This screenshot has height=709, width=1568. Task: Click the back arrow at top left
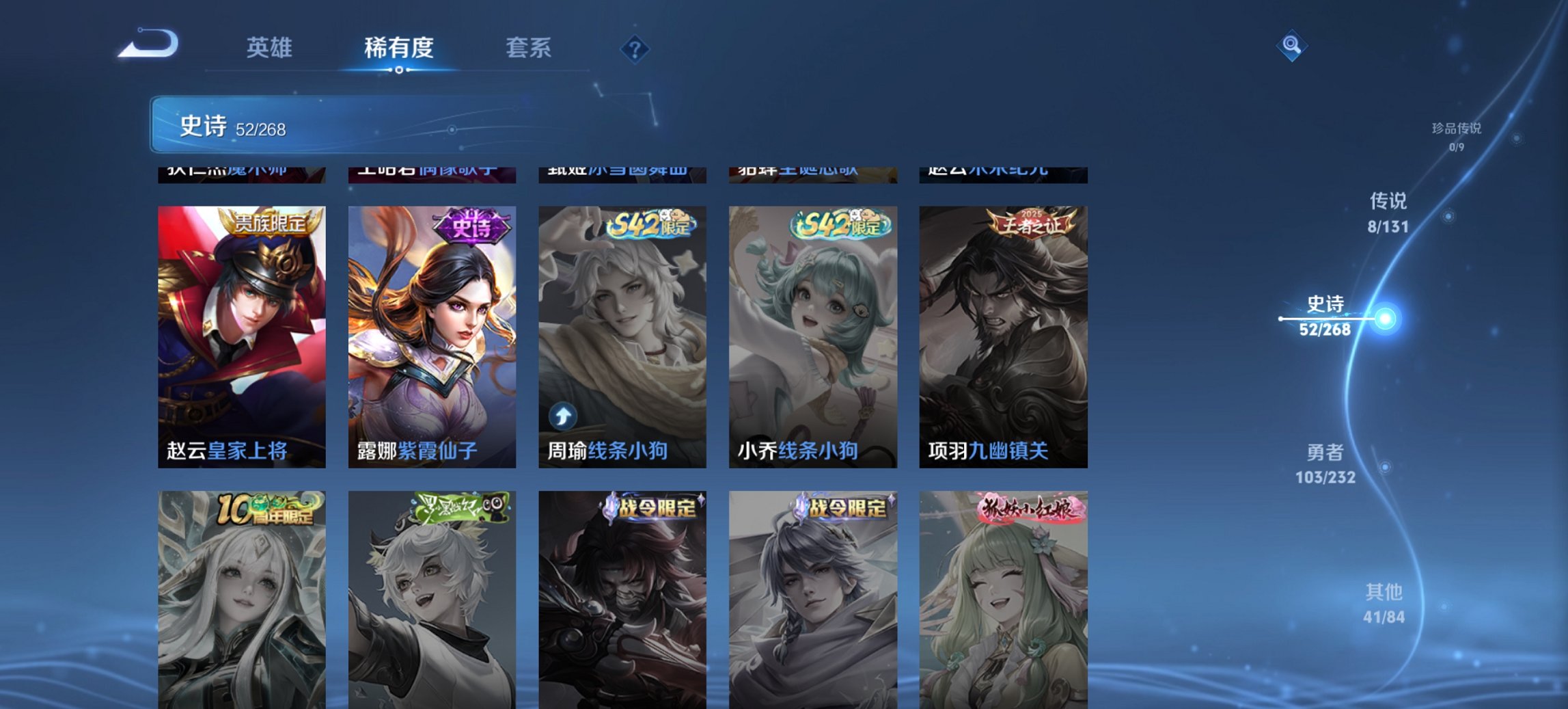pyautogui.click(x=149, y=42)
